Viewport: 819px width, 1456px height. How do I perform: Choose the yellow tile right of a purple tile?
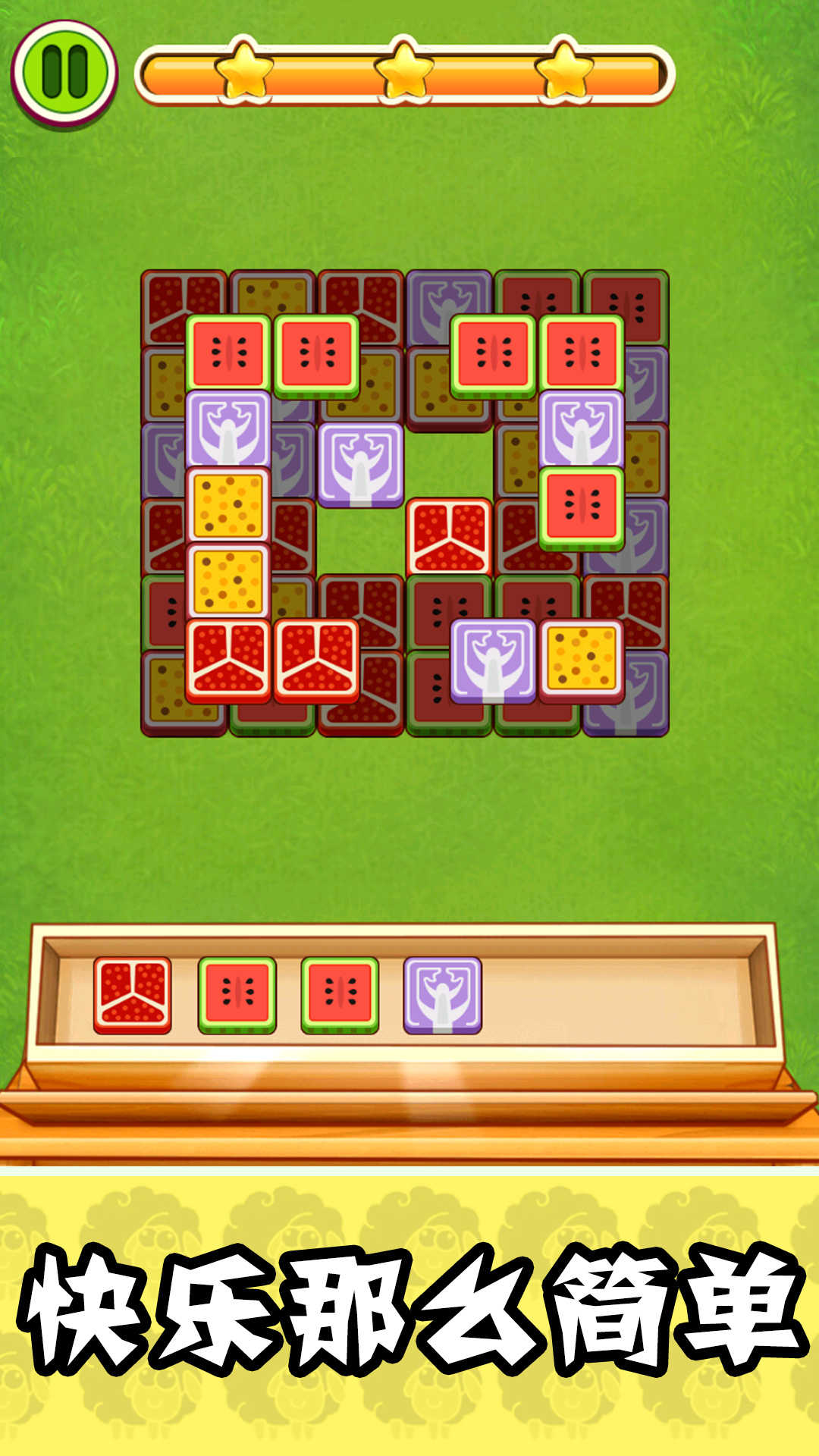[x=582, y=659]
